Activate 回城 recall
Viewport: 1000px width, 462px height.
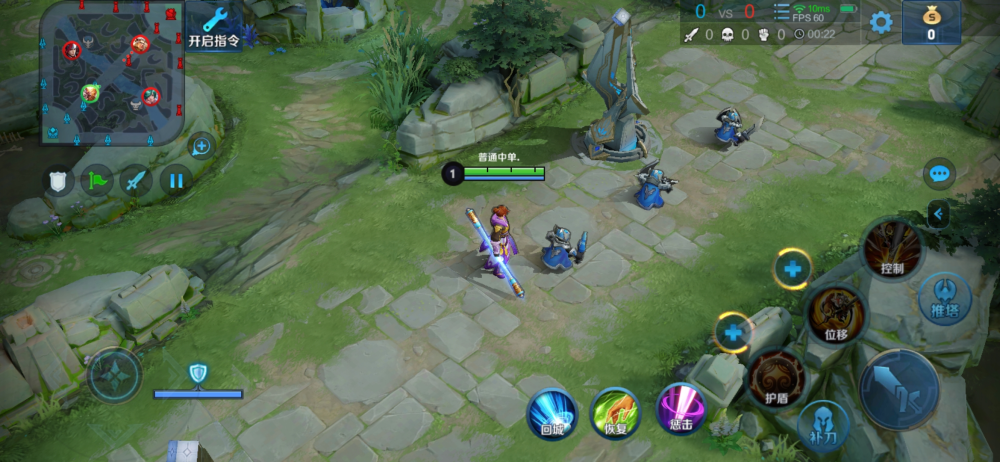point(552,413)
